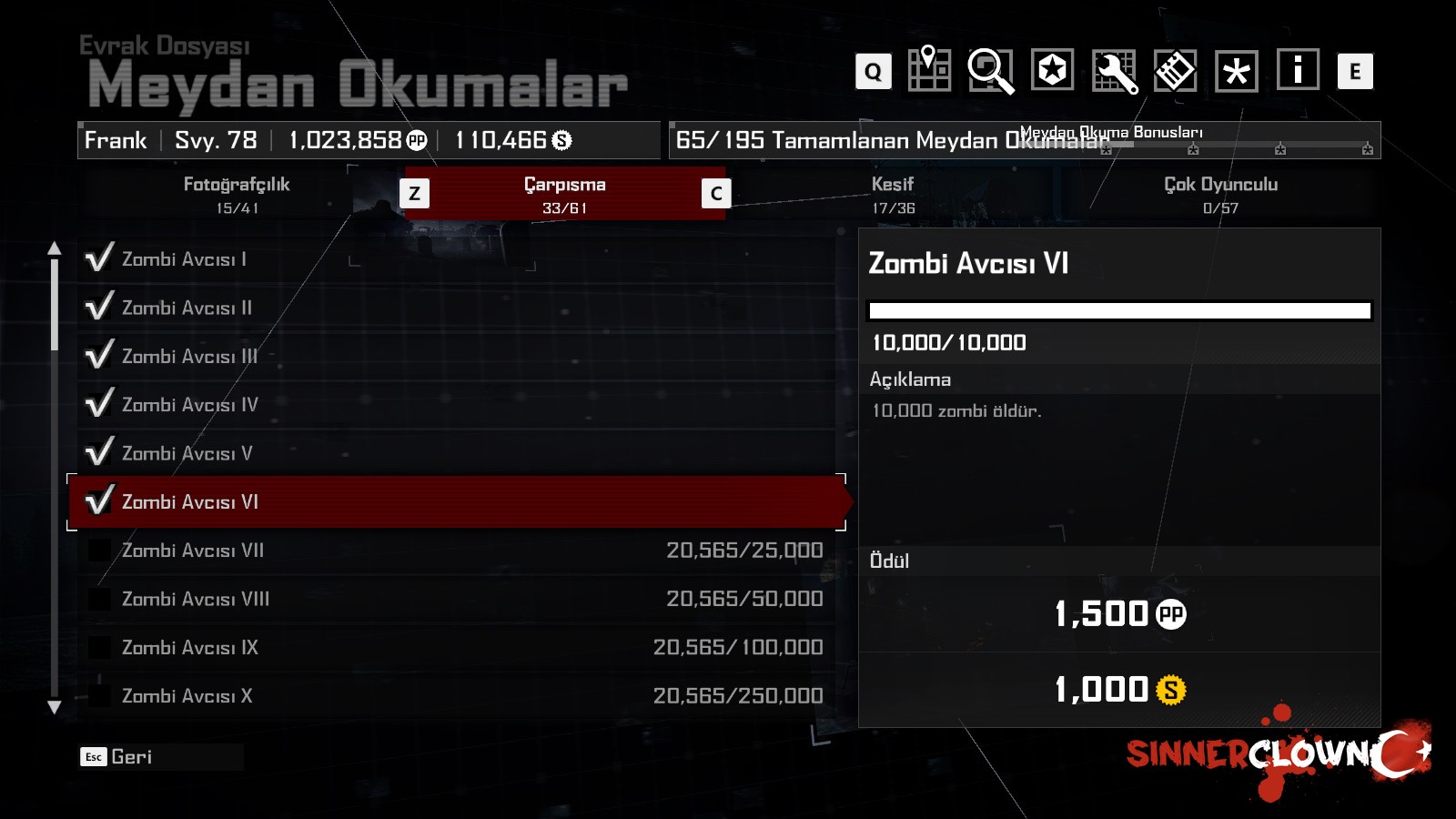Image resolution: width=1456 pixels, height=819 pixels.
Task: Switch to the Çok Oyunculu tab
Action: pyautogui.click(x=1220, y=194)
